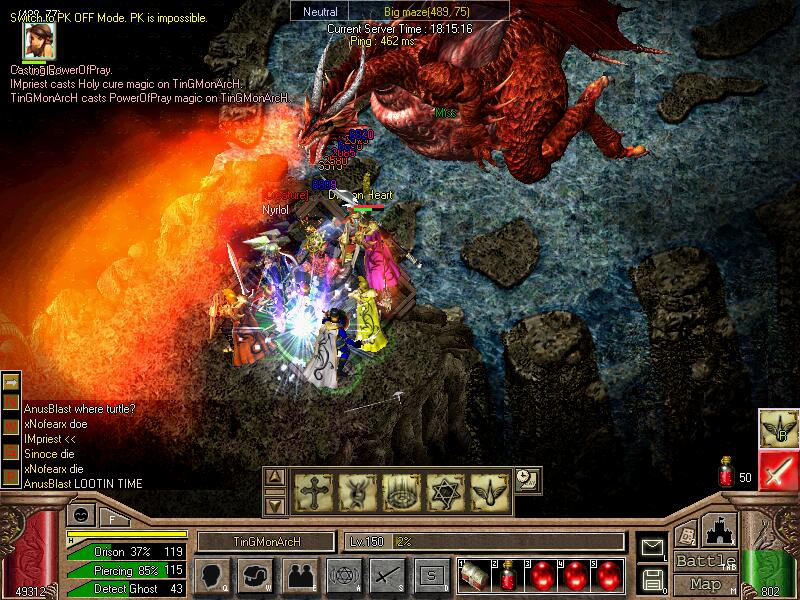800x600 pixels.
Task: Toggle Battle mode button
Action: 706,560
